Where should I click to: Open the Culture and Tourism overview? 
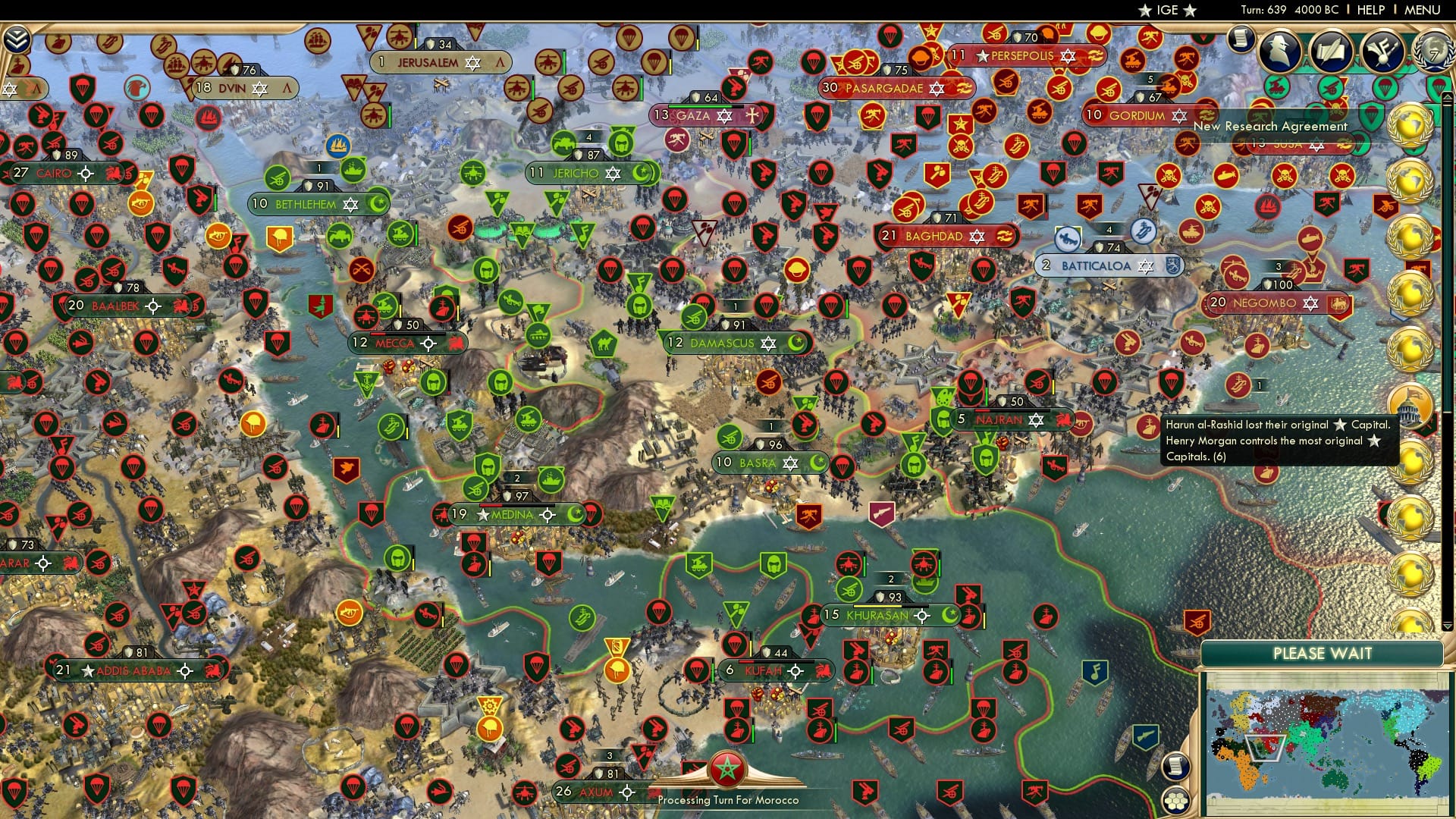point(1381,51)
